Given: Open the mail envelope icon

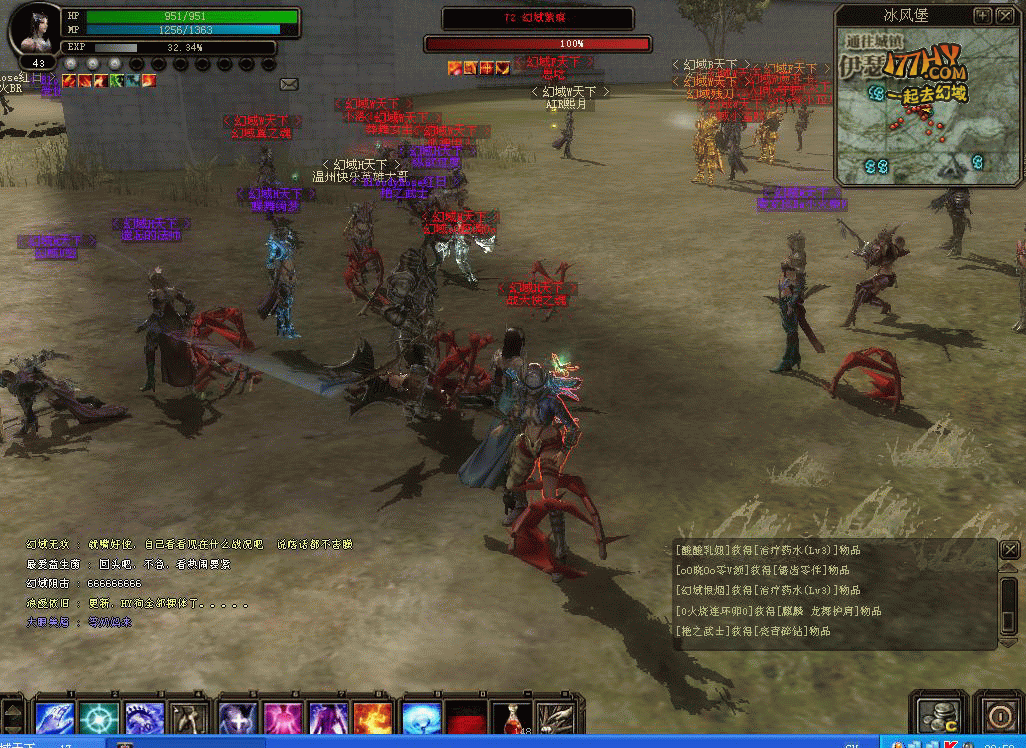Looking at the screenshot, I should pyautogui.click(x=289, y=84).
